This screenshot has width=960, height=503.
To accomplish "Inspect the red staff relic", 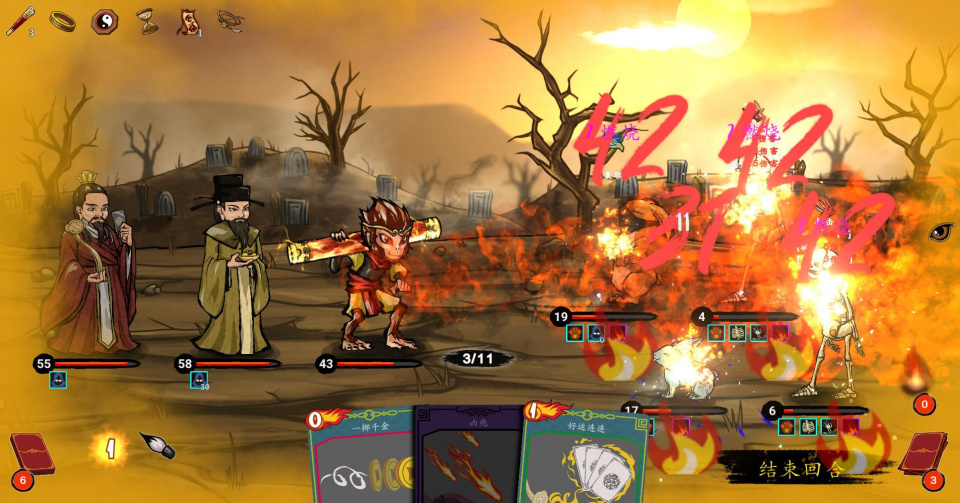I will pos(19,21).
